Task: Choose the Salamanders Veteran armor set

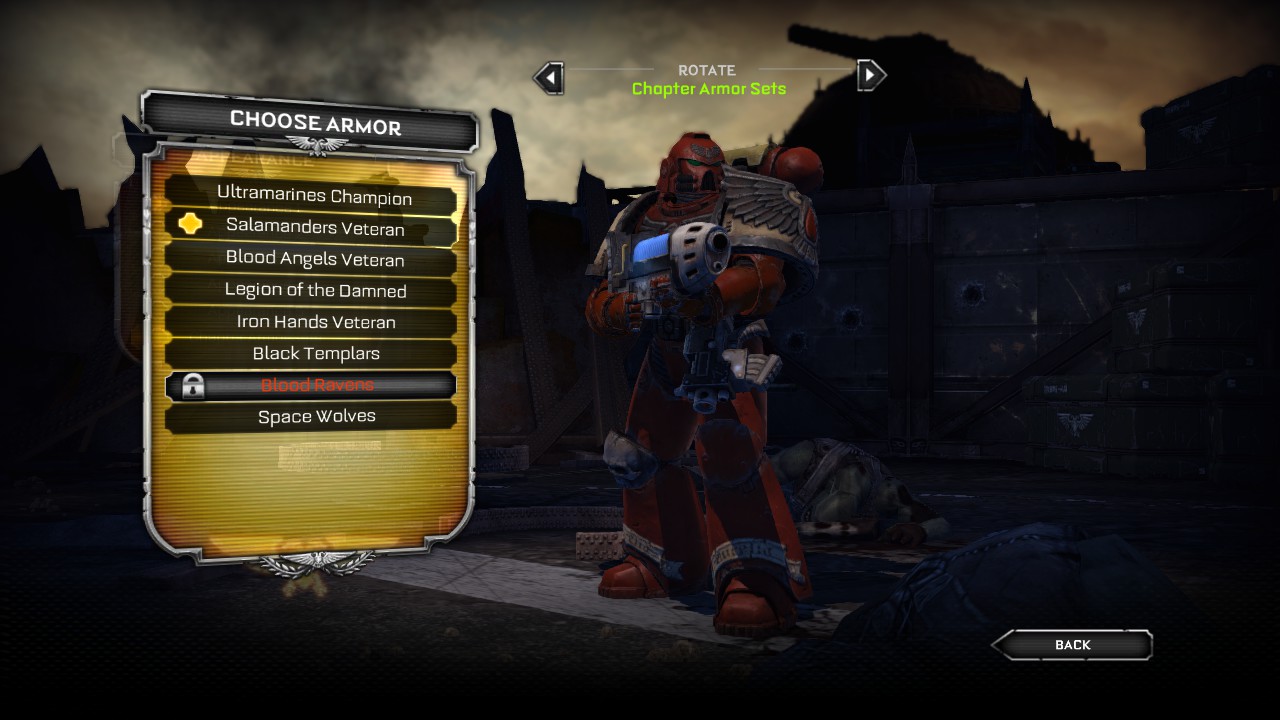Action: pyautogui.click(x=314, y=228)
